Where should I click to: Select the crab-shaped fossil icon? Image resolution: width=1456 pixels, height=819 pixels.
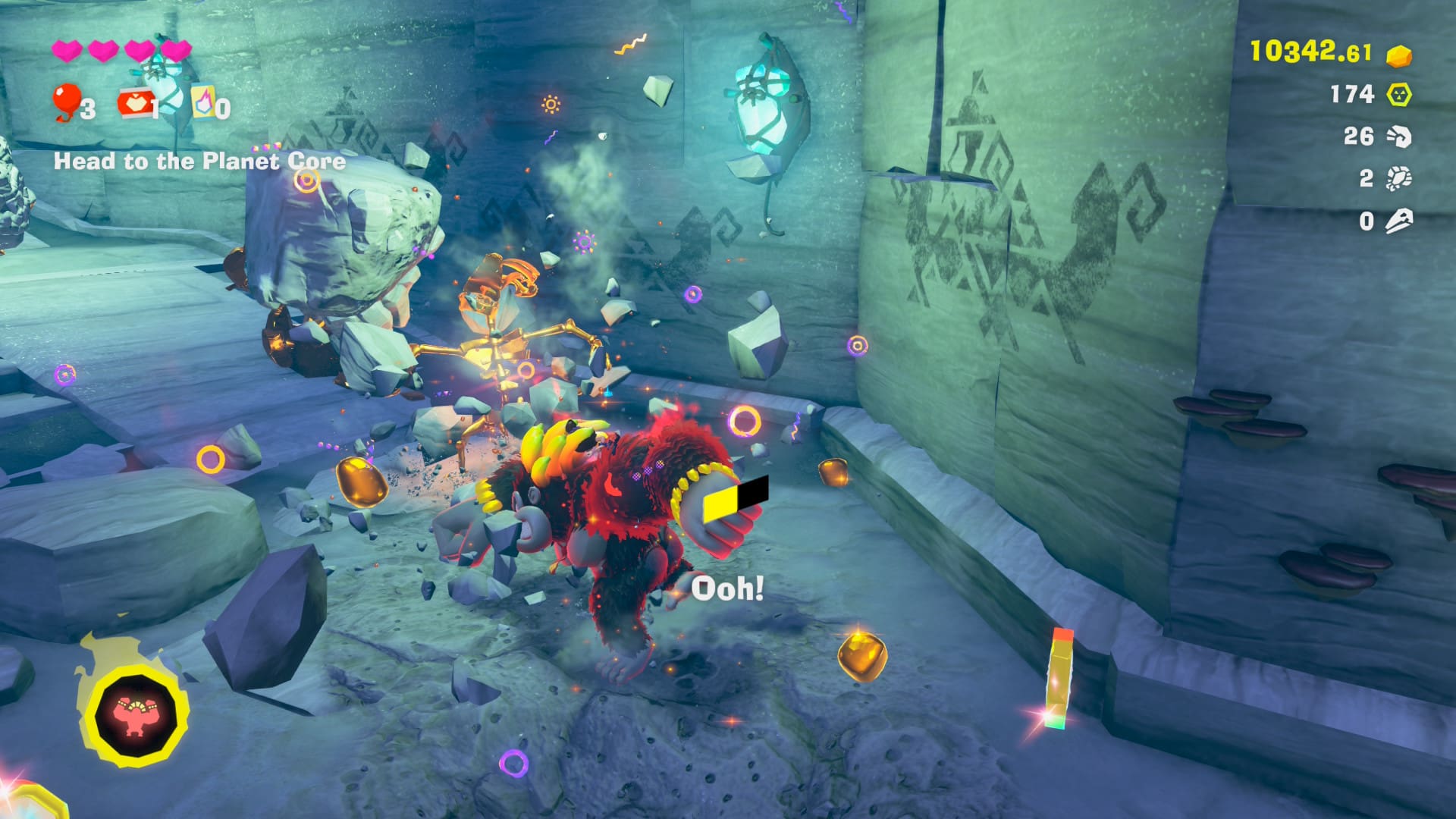[1398, 179]
